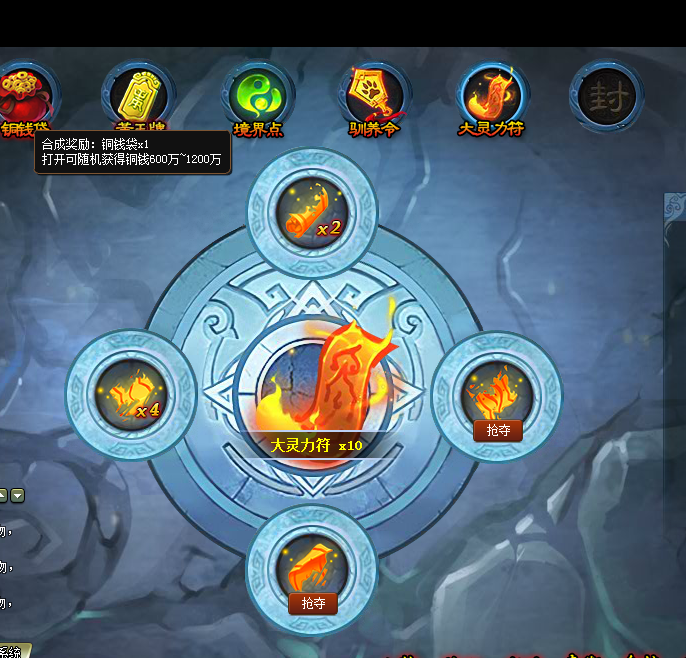Choose the 大灵力符 flame talisman tab icon

click(492, 95)
